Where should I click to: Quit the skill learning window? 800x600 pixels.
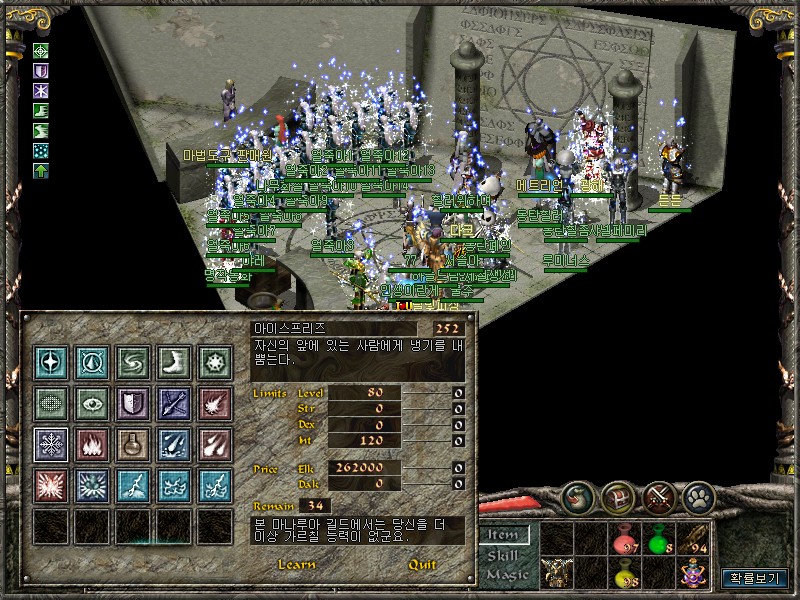pyautogui.click(x=422, y=564)
